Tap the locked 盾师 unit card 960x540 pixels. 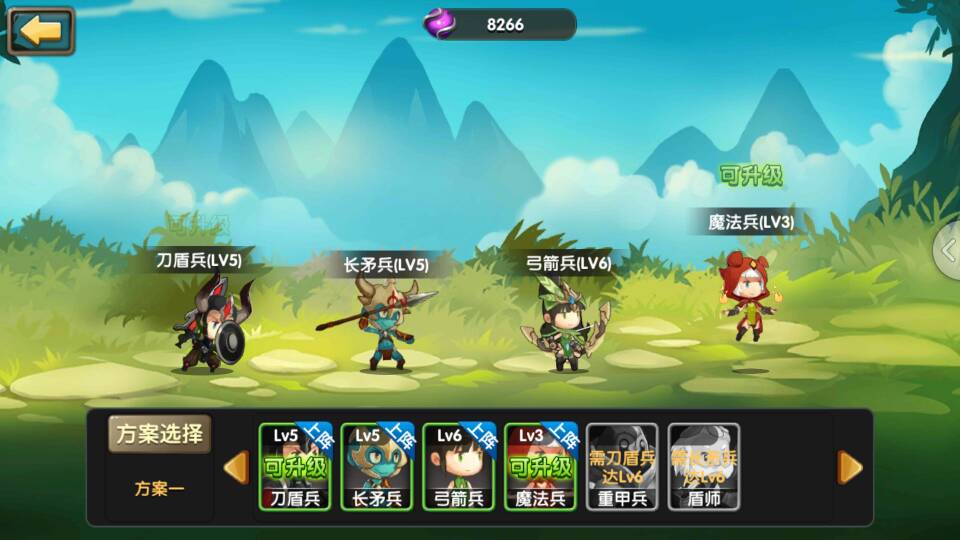coord(704,466)
